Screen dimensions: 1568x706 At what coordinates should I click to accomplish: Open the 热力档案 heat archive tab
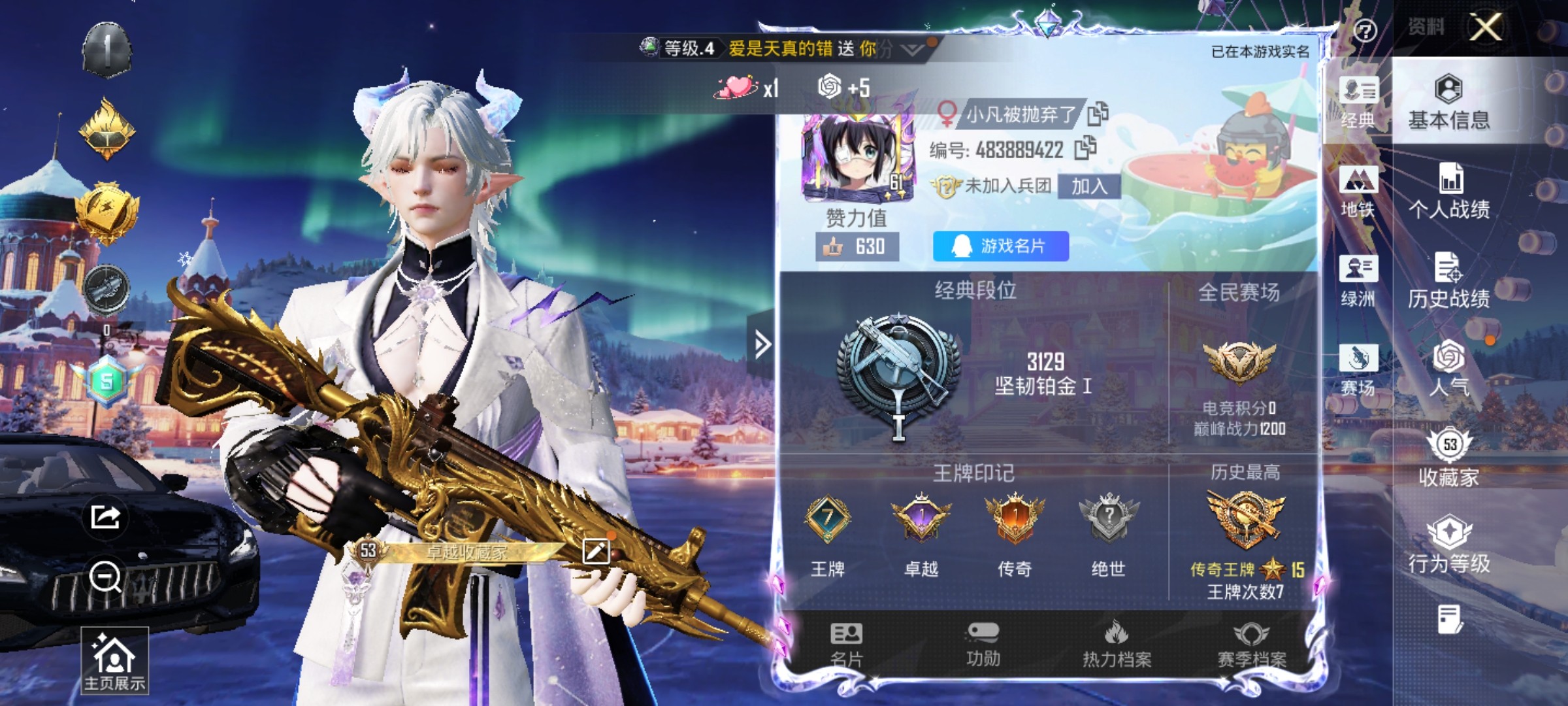point(1117,645)
